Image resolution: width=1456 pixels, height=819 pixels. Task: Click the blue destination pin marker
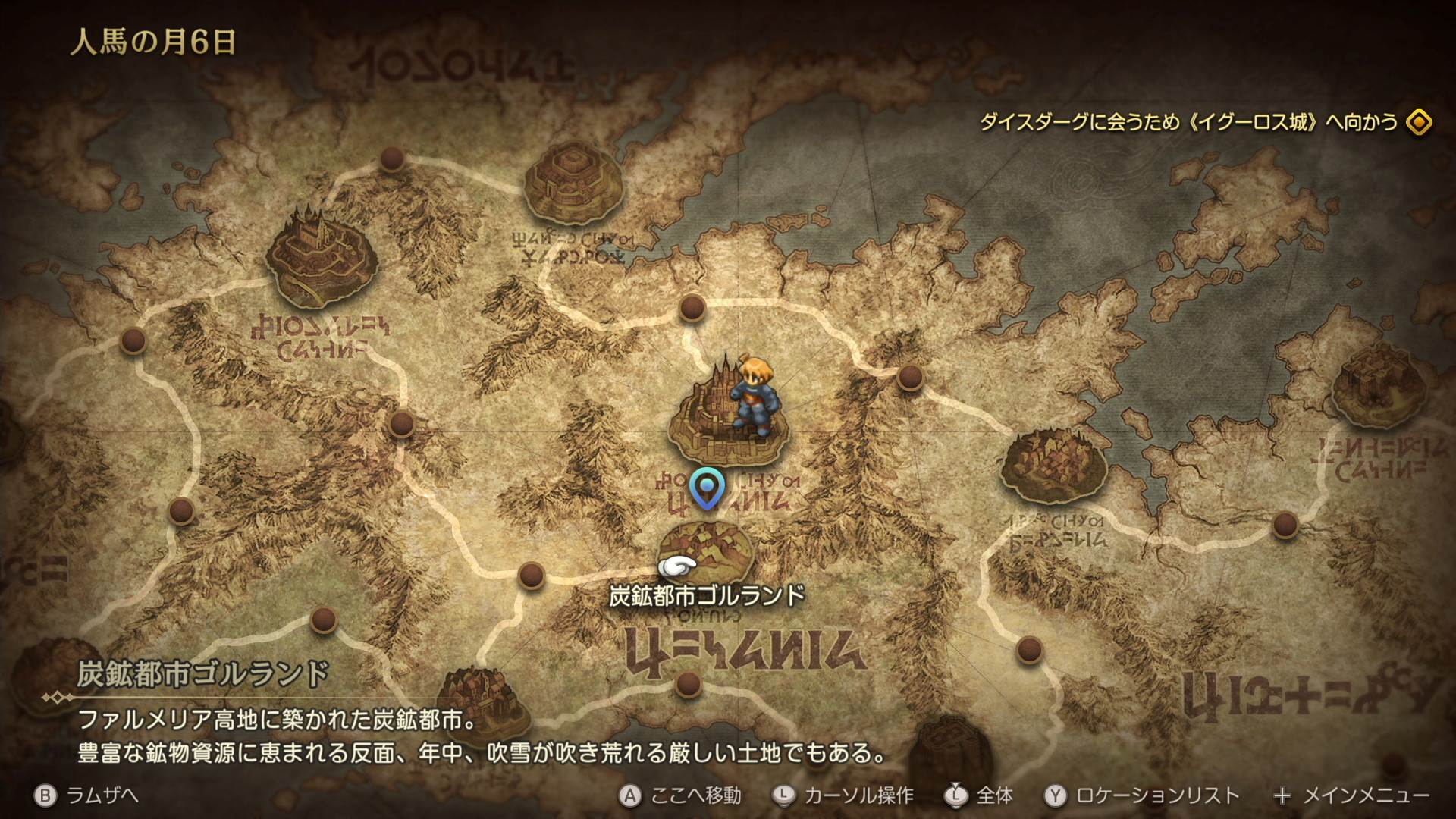coord(707,487)
